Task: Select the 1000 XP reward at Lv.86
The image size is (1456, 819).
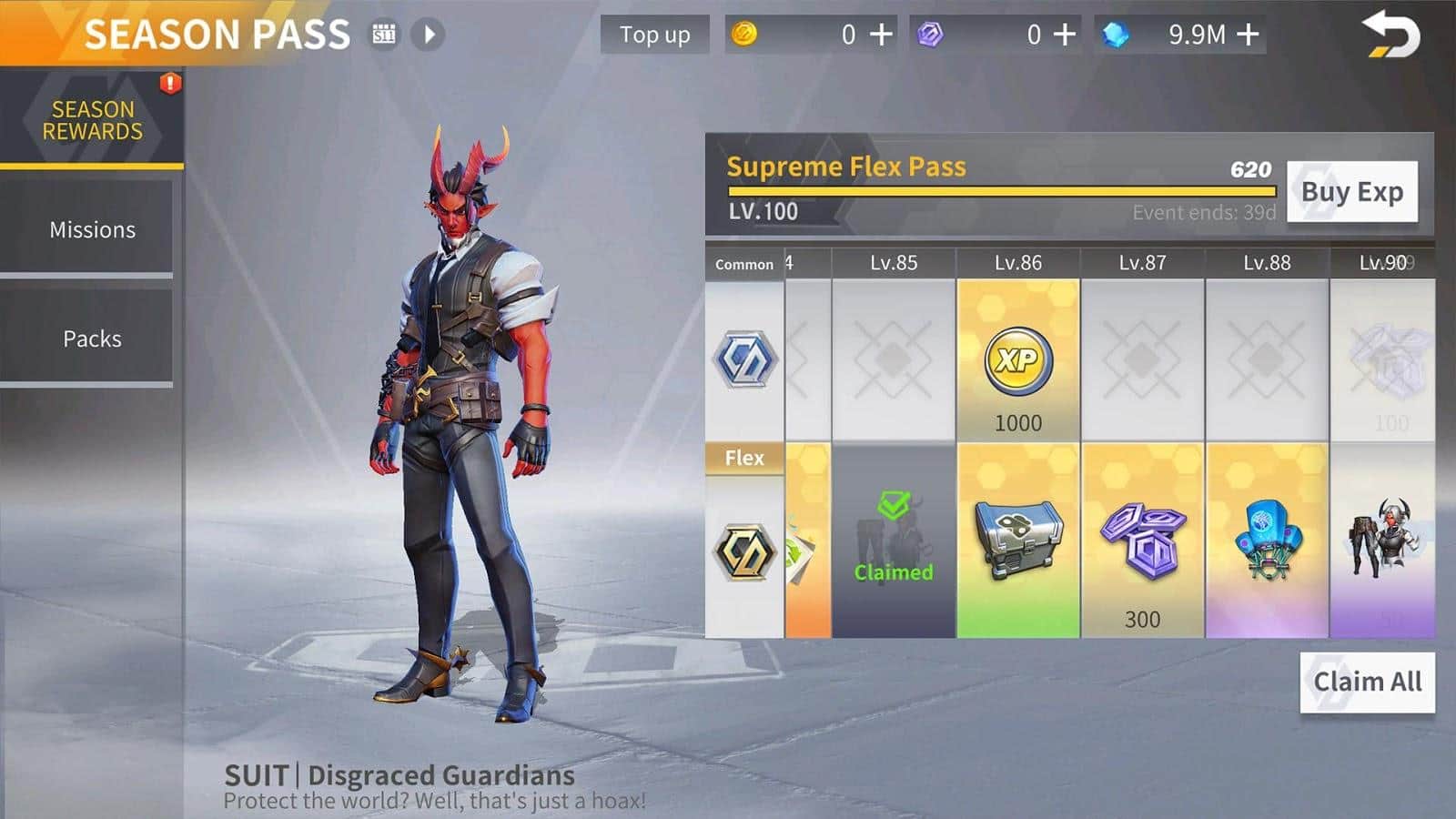Action: [x=1018, y=361]
